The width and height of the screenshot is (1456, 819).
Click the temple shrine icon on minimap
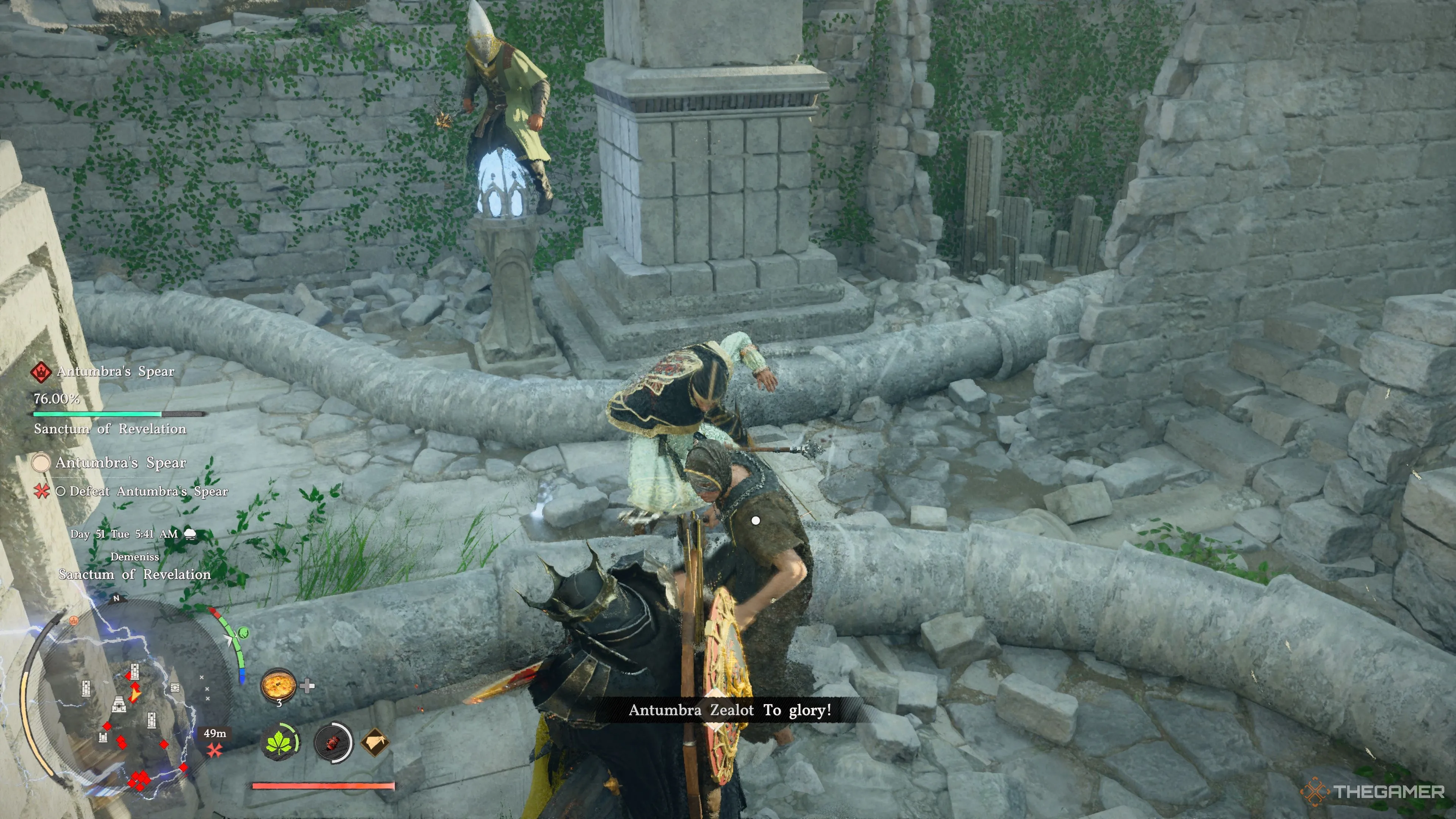119,704
